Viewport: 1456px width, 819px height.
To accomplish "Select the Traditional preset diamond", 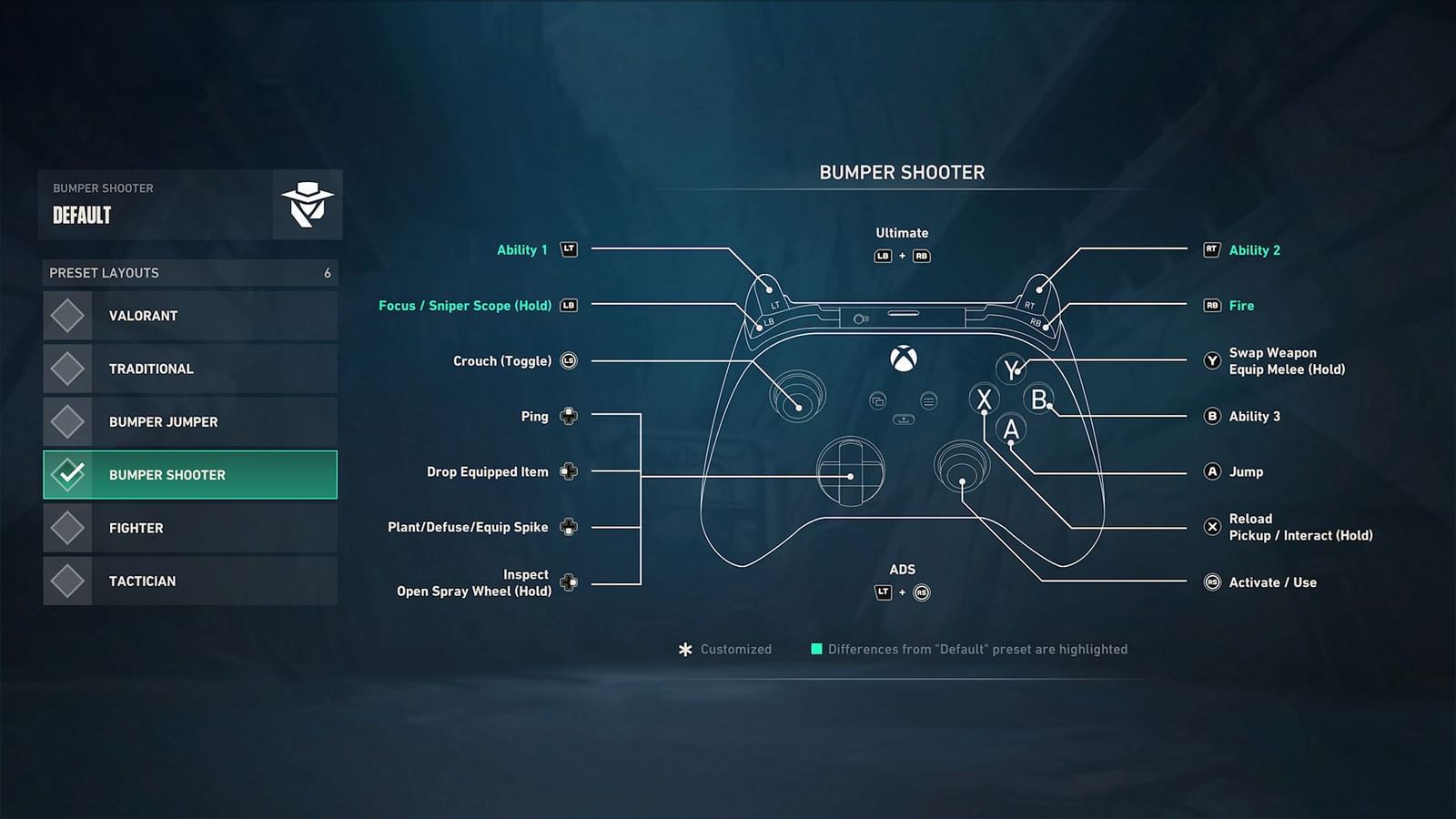I will click(67, 368).
